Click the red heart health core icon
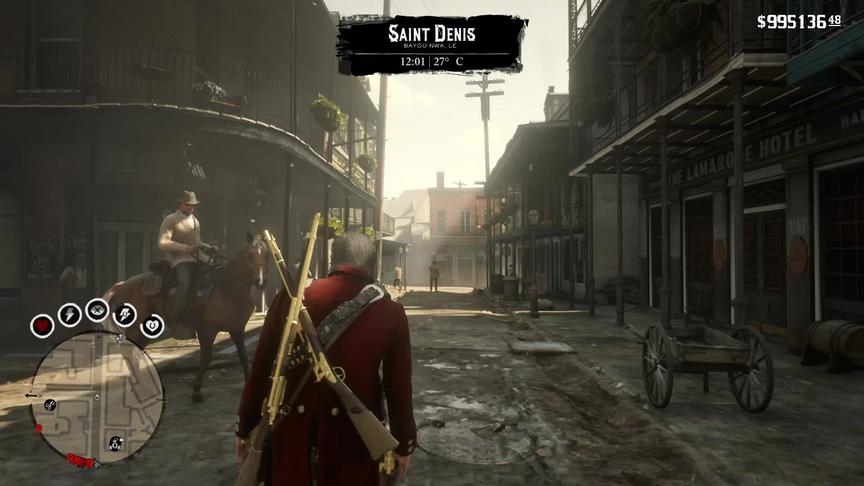 click(42, 325)
